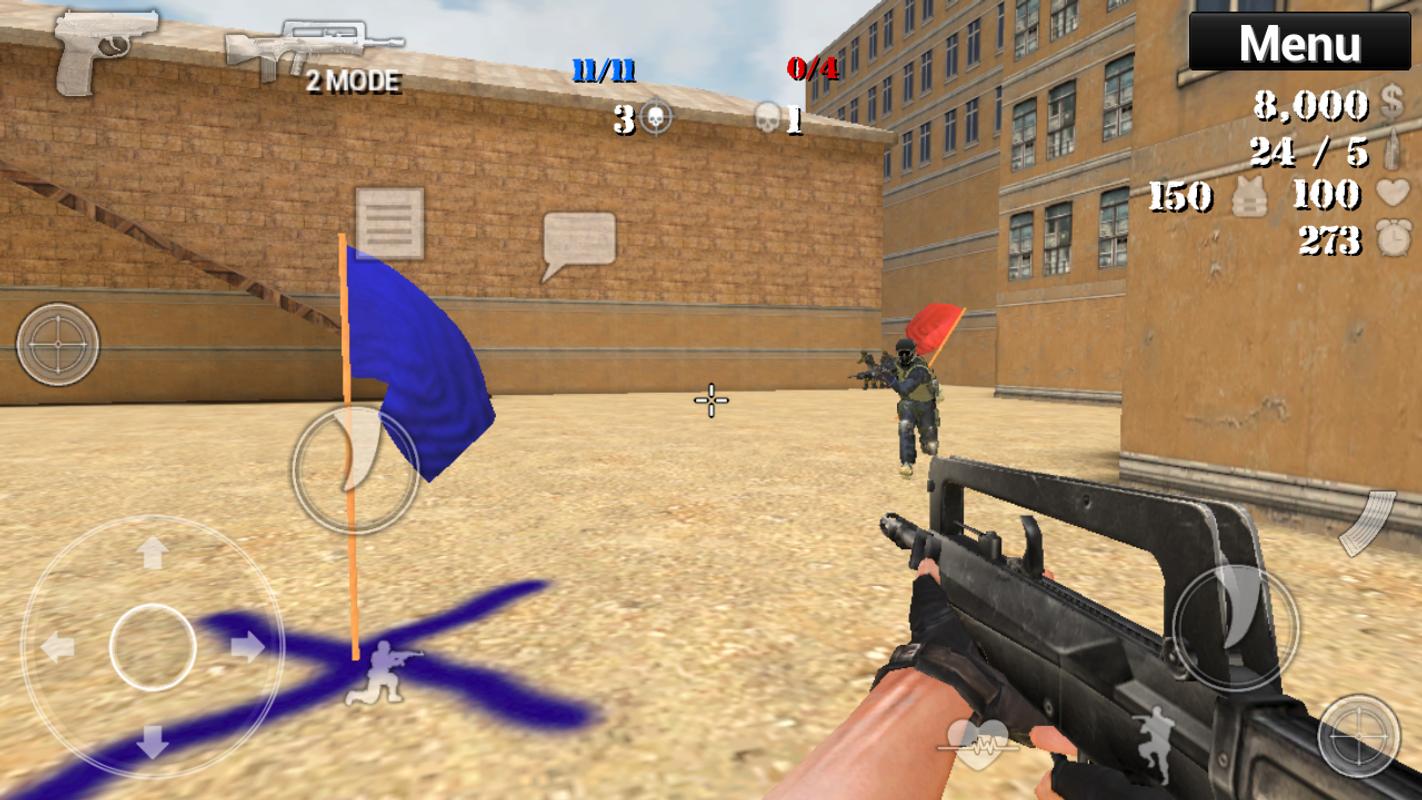Activate the heartbeat heal icon
The image size is (1422, 800).
pyautogui.click(x=977, y=743)
